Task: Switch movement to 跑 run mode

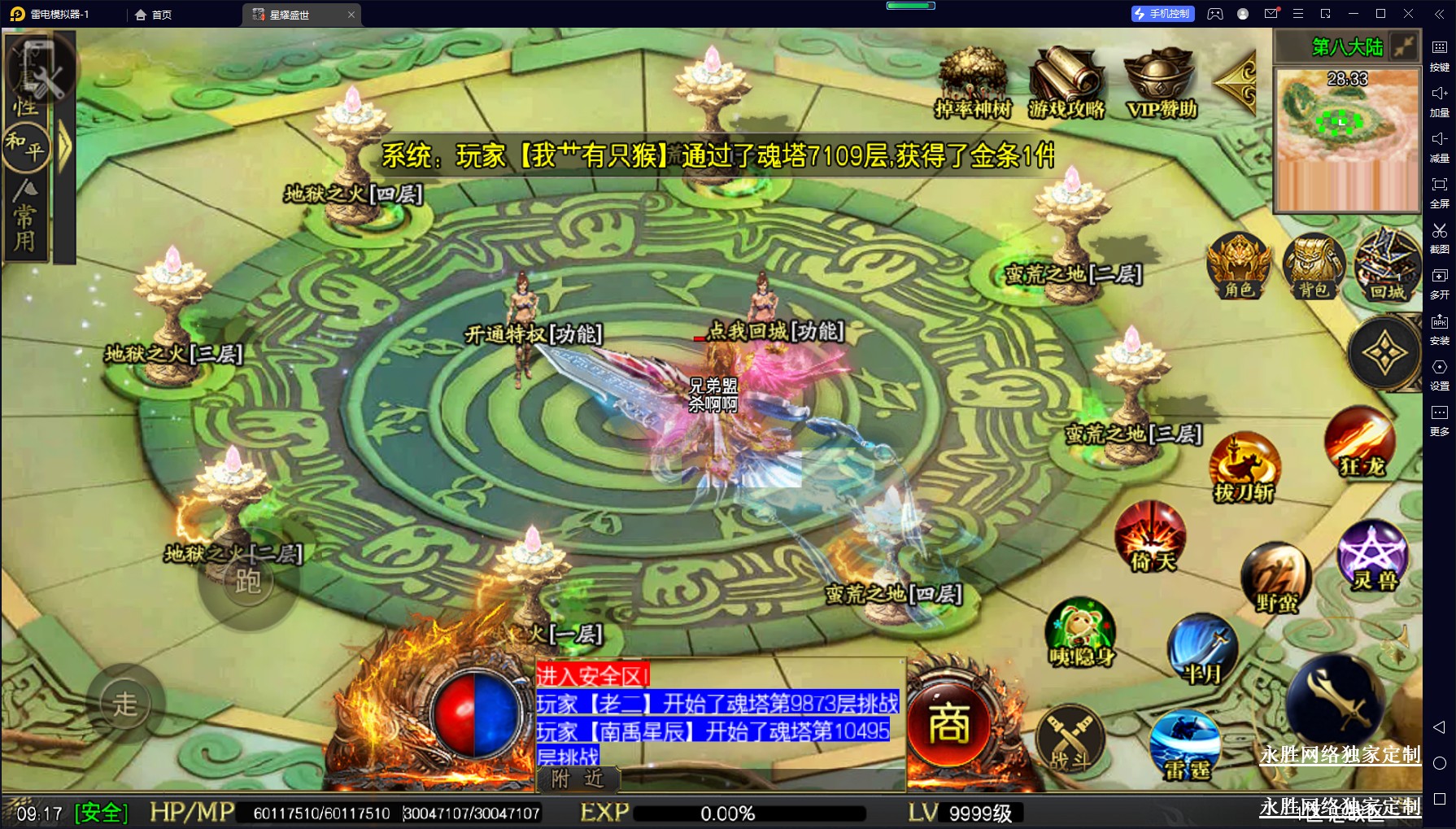Action: click(248, 581)
